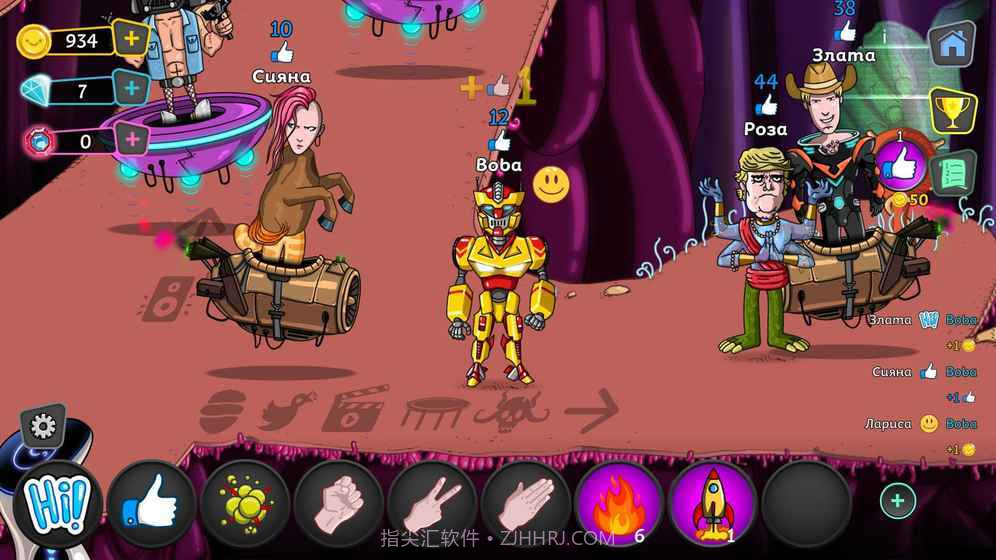The height and width of the screenshot is (560, 996).
Task: Send a thumbs-up like emote
Action: [x=151, y=505]
